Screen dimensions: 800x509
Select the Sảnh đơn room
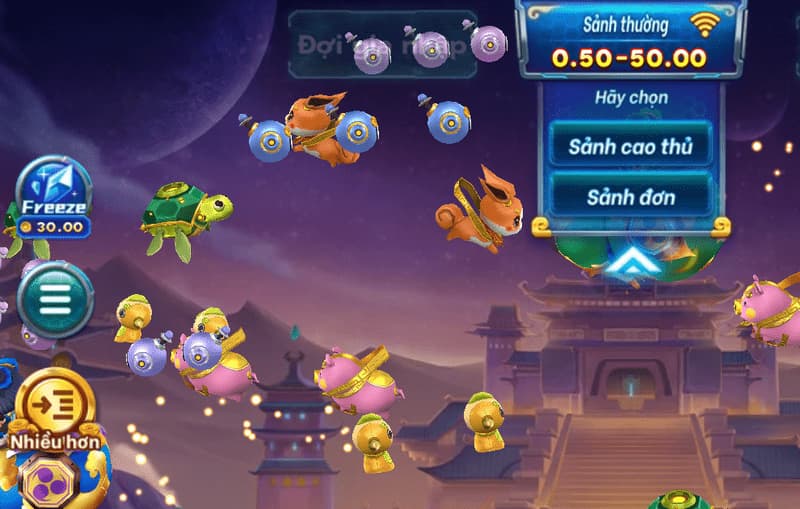(630, 196)
